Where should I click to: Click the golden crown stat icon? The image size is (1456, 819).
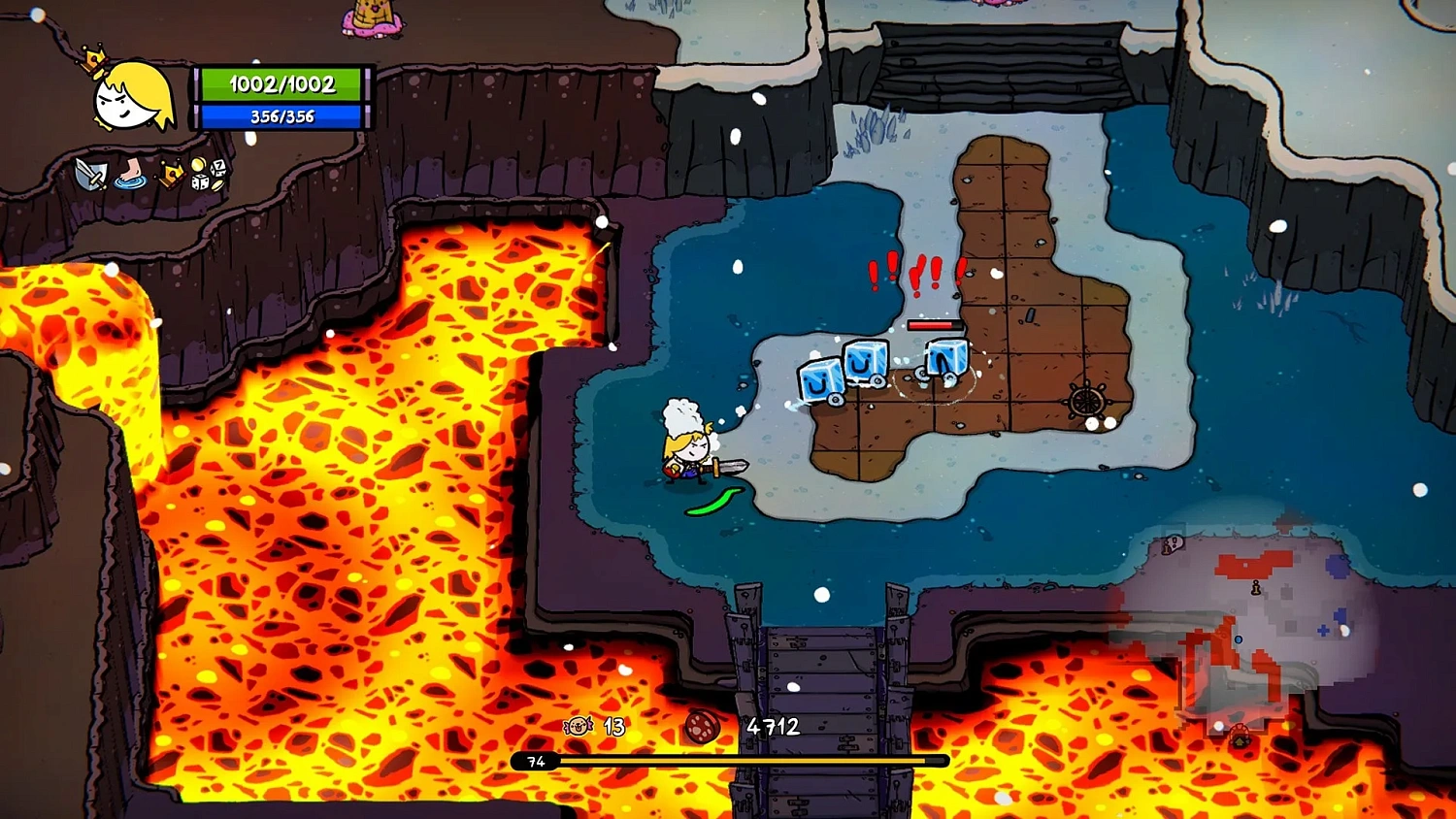pos(171,175)
